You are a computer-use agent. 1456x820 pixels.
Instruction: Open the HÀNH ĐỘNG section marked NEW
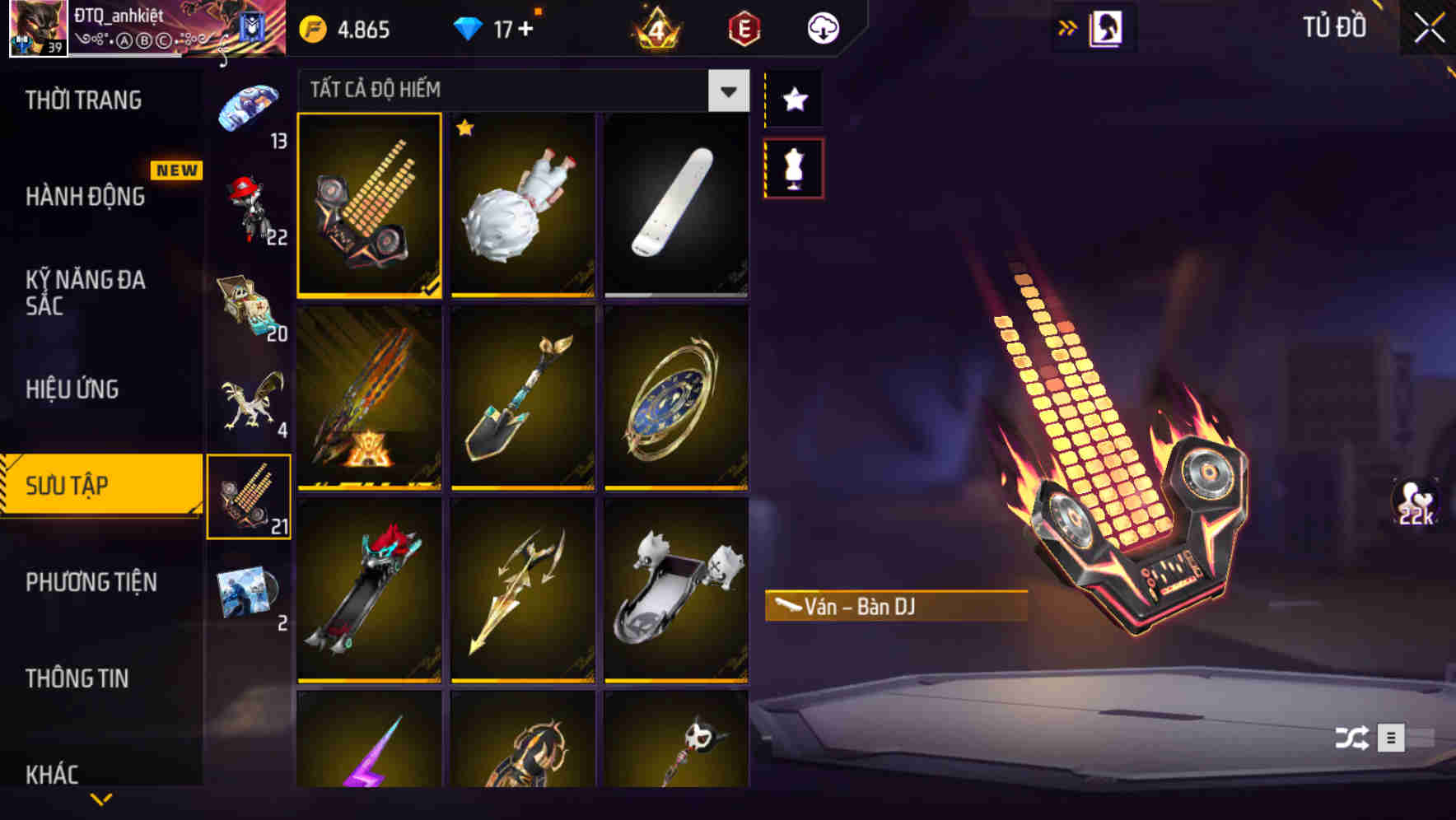point(85,198)
